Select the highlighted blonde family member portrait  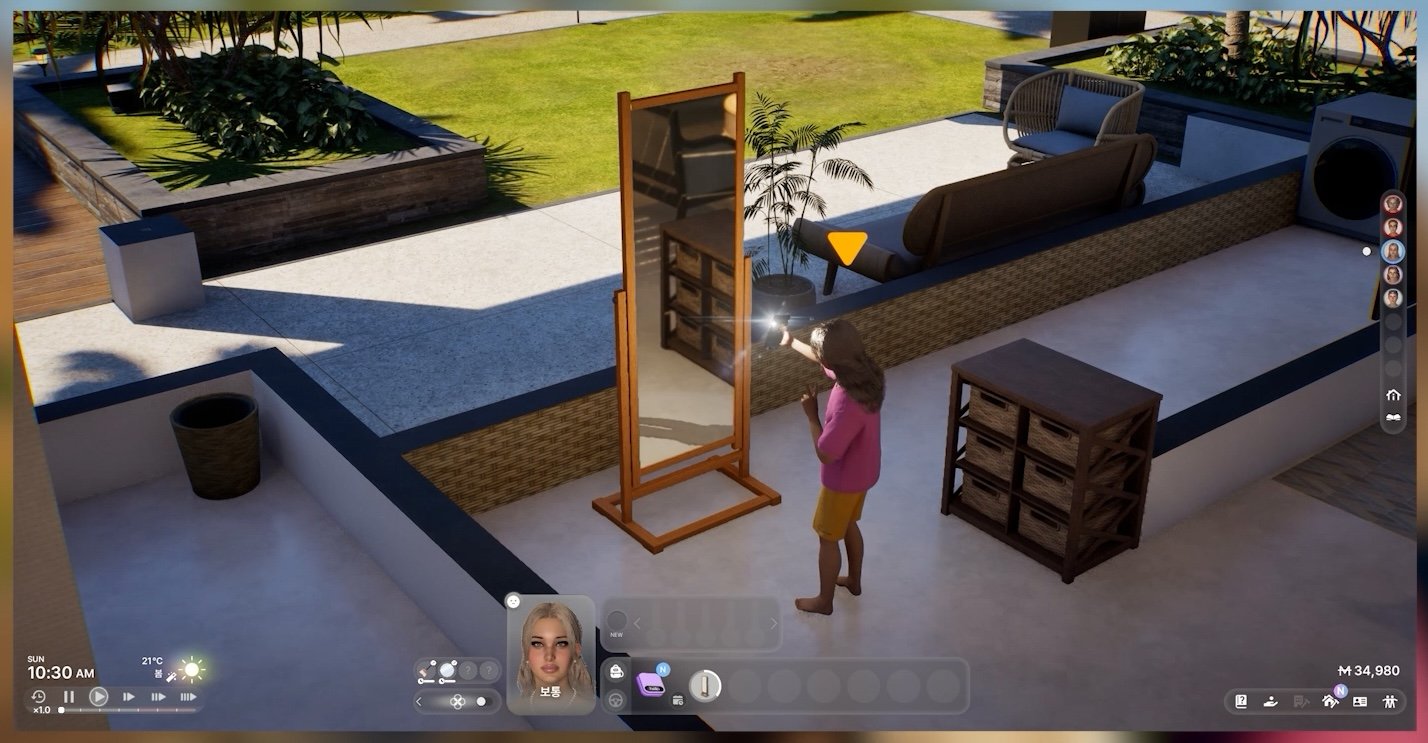coord(1392,251)
